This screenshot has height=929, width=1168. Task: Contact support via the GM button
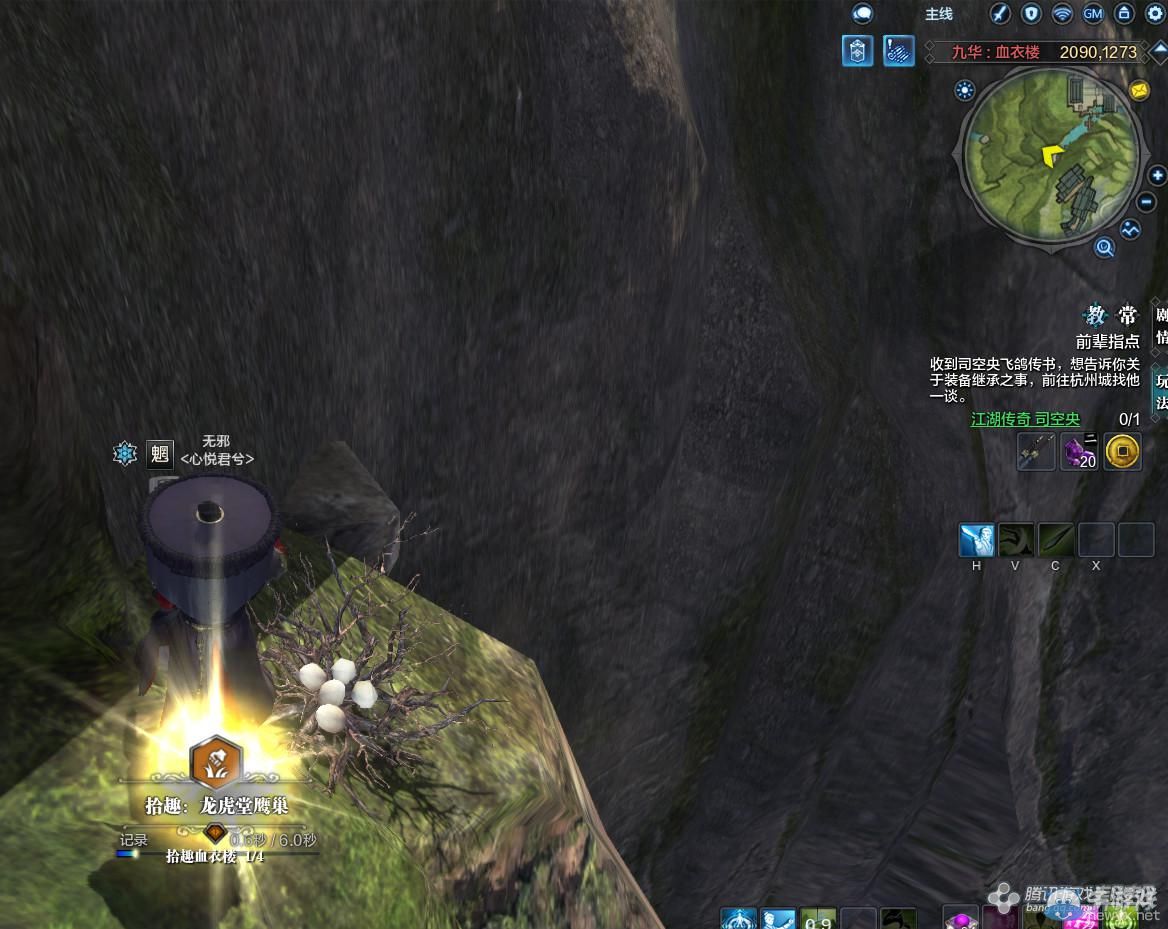pyautogui.click(x=1093, y=14)
